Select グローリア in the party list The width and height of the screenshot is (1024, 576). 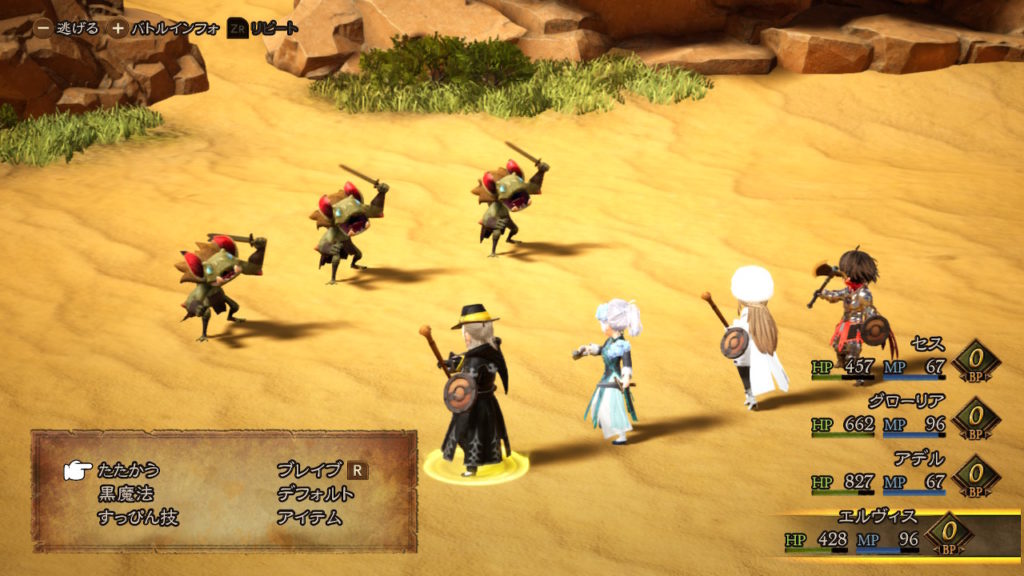tap(907, 401)
